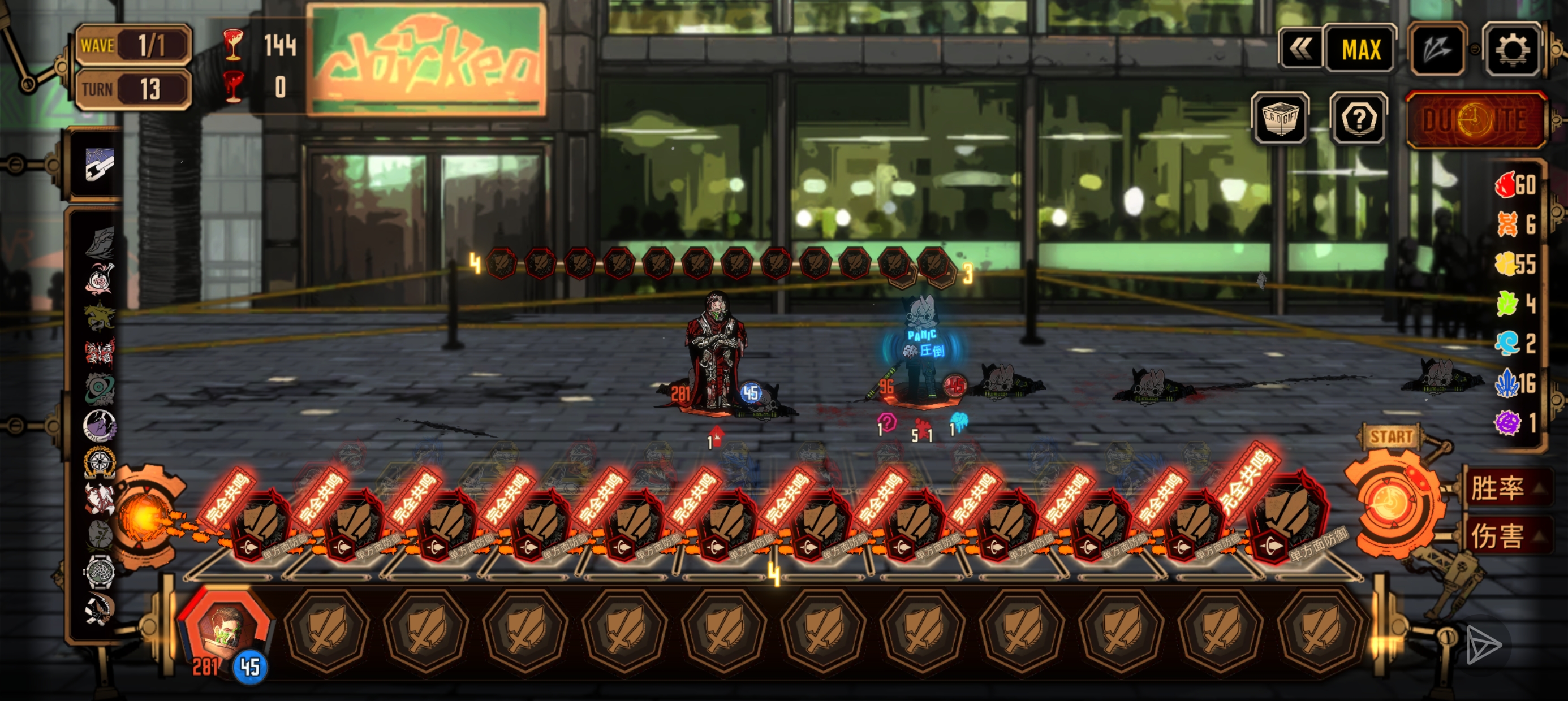Click the paper plane send icon

click(1483, 645)
